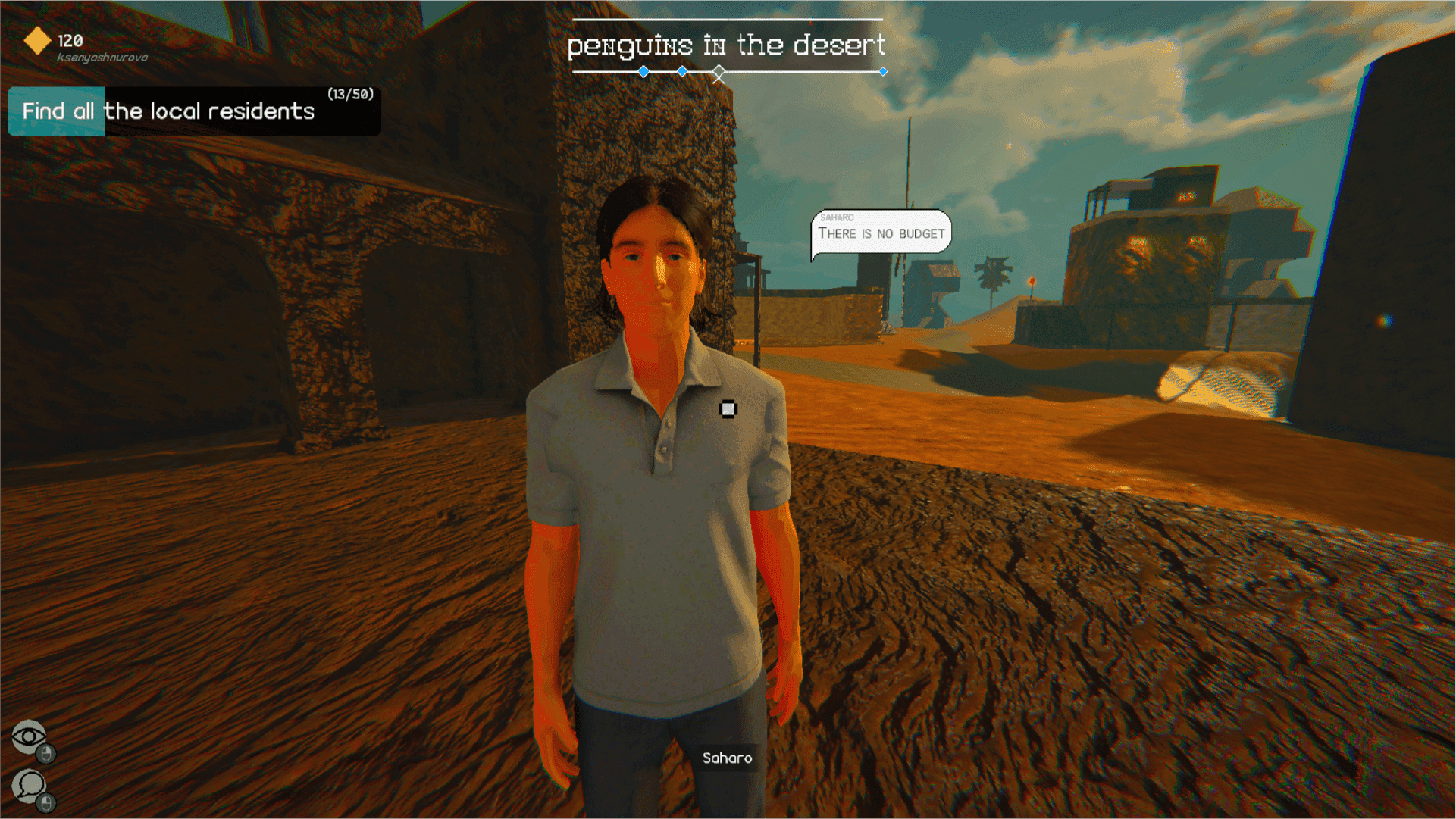Image resolution: width=1456 pixels, height=819 pixels.
Task: Activate the eye look action icon
Action: [29, 736]
